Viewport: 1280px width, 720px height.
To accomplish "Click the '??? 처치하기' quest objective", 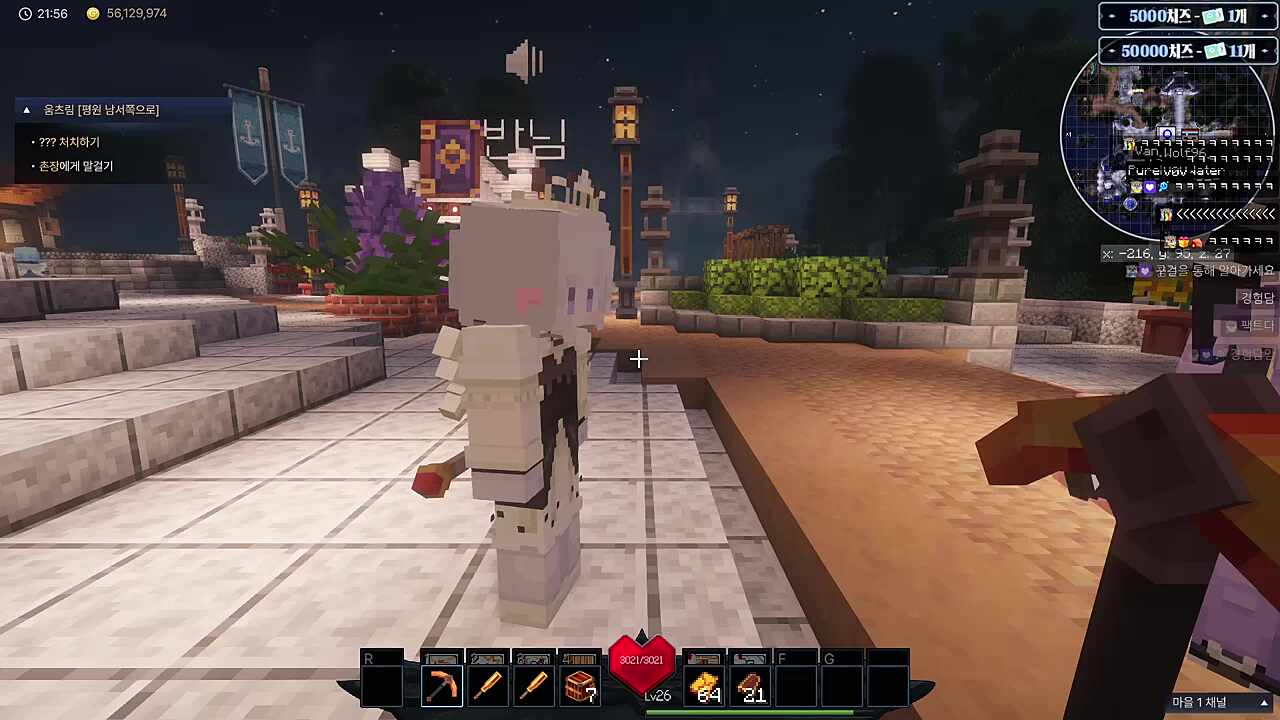I will (69, 142).
